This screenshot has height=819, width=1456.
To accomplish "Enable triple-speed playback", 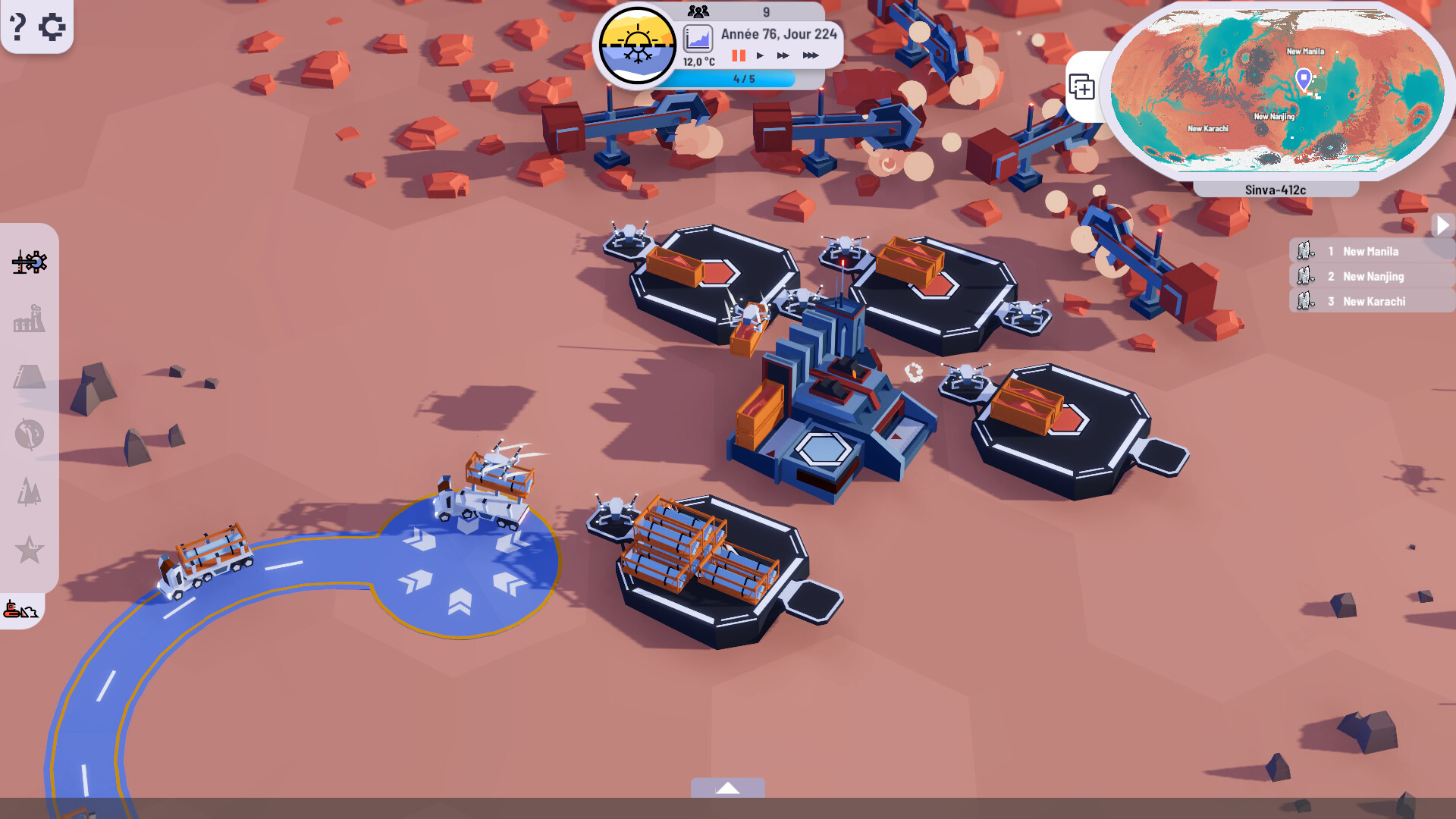I will 811,55.
